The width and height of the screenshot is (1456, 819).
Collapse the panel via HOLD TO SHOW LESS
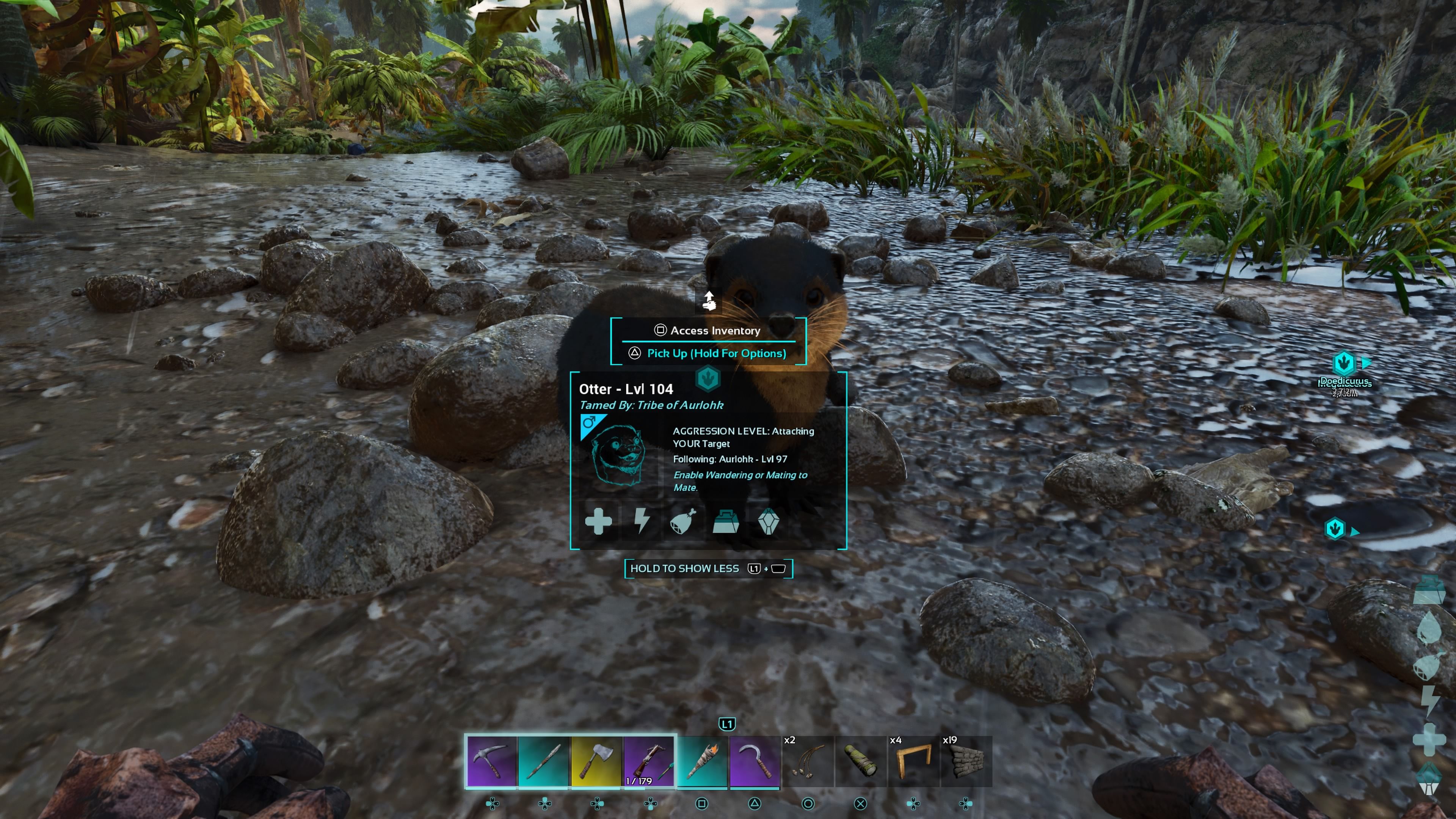tap(685, 568)
